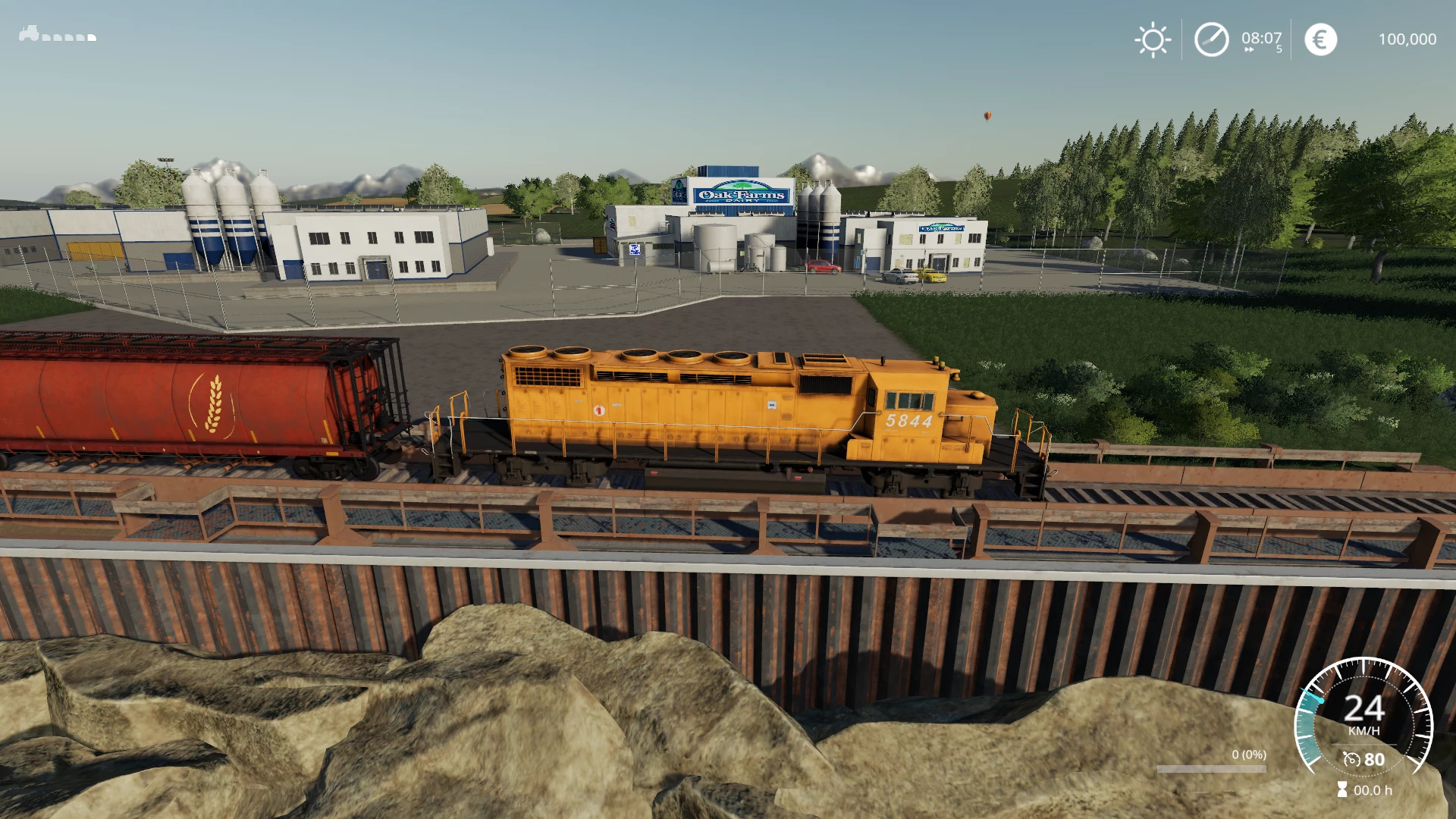Click the sun weather icon
Image resolution: width=1456 pixels, height=819 pixels.
(x=1153, y=39)
